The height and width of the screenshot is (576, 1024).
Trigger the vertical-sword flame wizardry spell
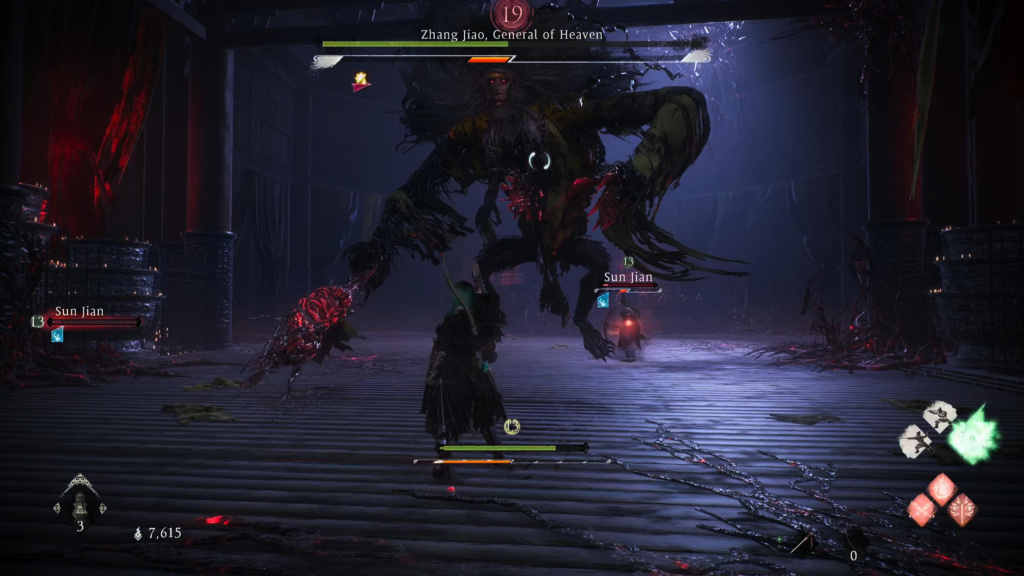click(964, 510)
